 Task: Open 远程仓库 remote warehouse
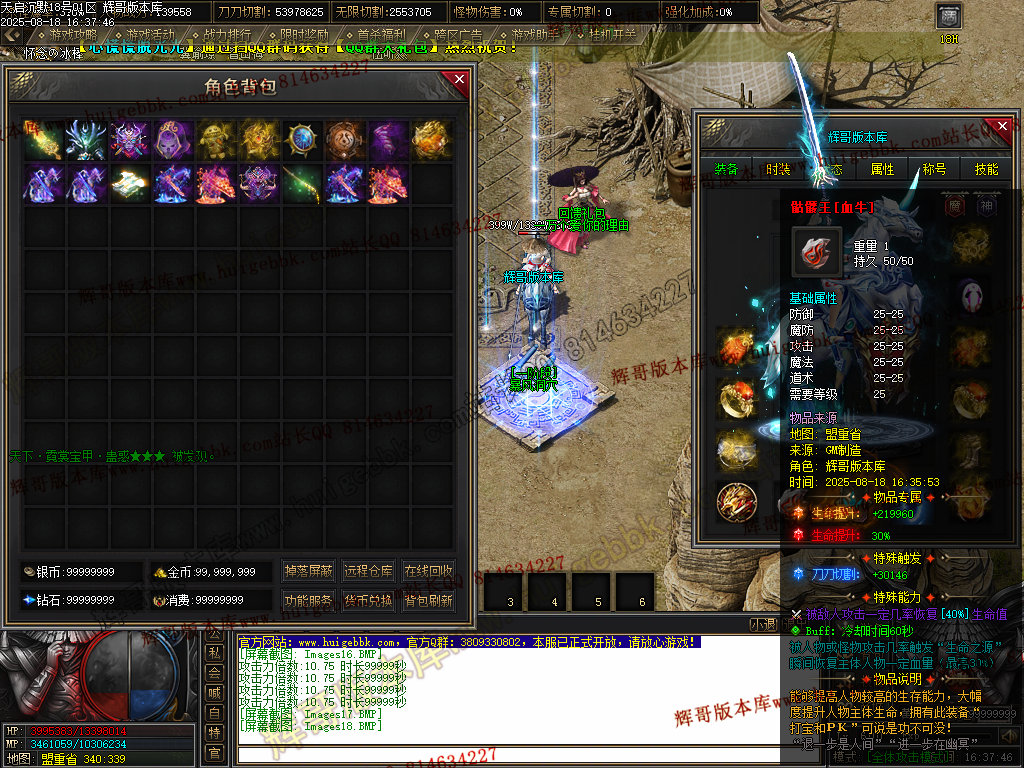coord(368,572)
